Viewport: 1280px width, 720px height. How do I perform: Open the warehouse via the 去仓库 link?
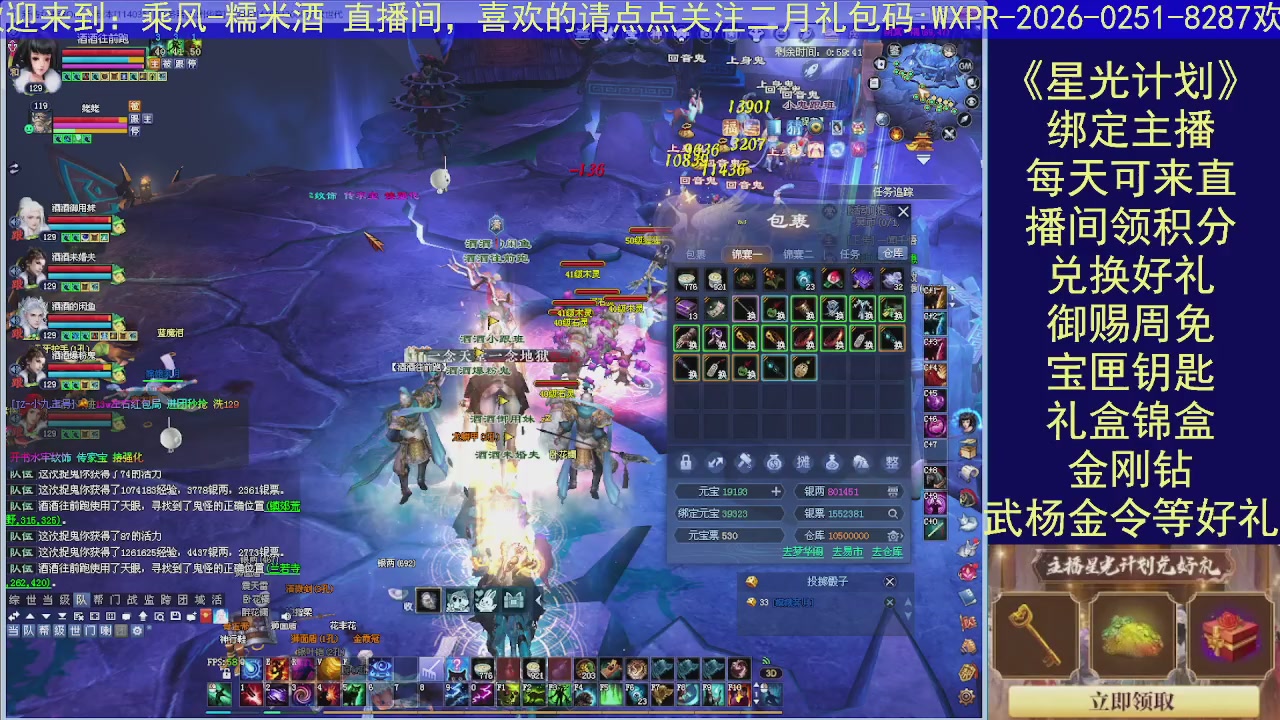(x=886, y=551)
